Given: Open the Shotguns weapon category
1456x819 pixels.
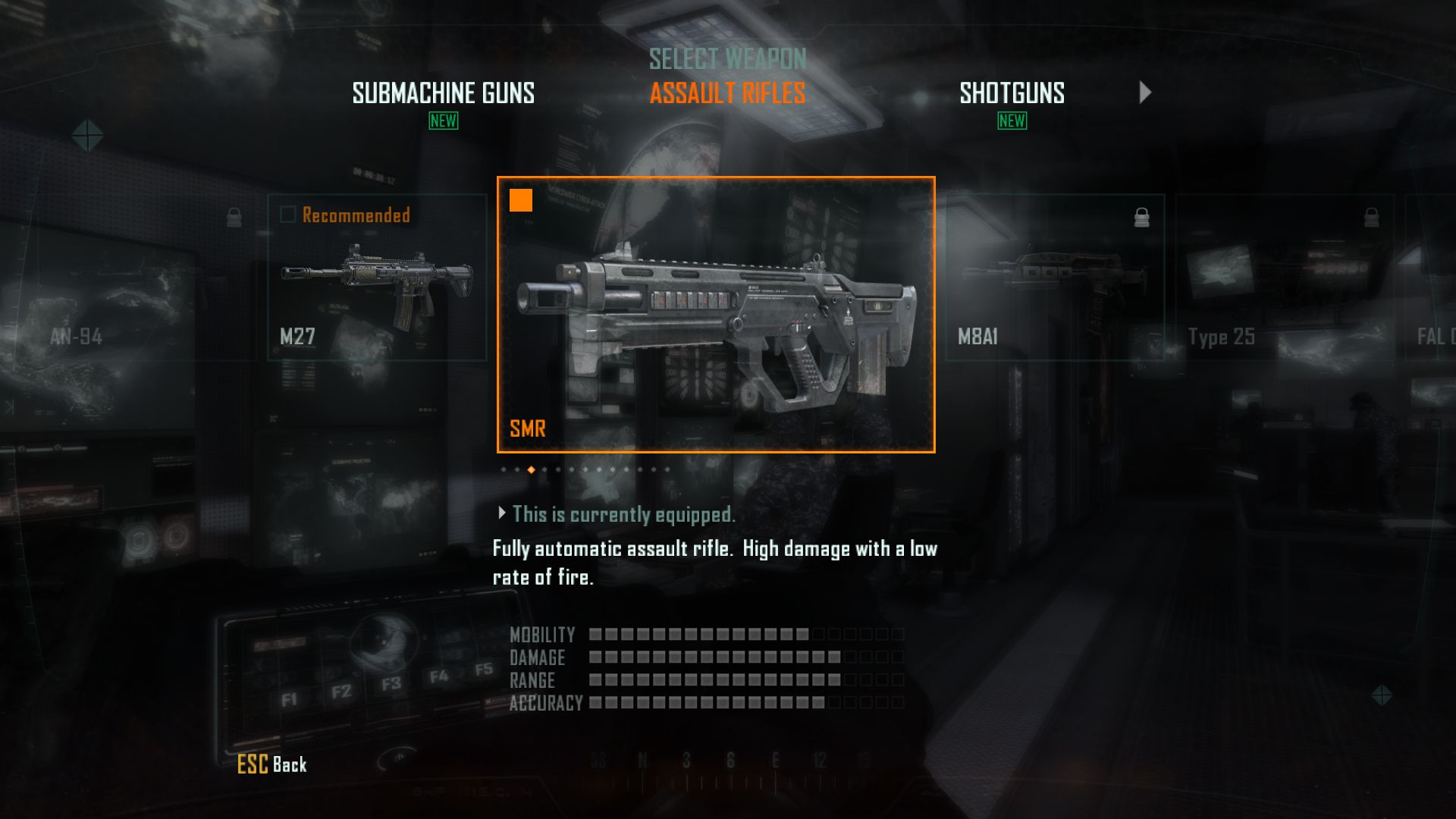Looking at the screenshot, I should coord(1012,93).
